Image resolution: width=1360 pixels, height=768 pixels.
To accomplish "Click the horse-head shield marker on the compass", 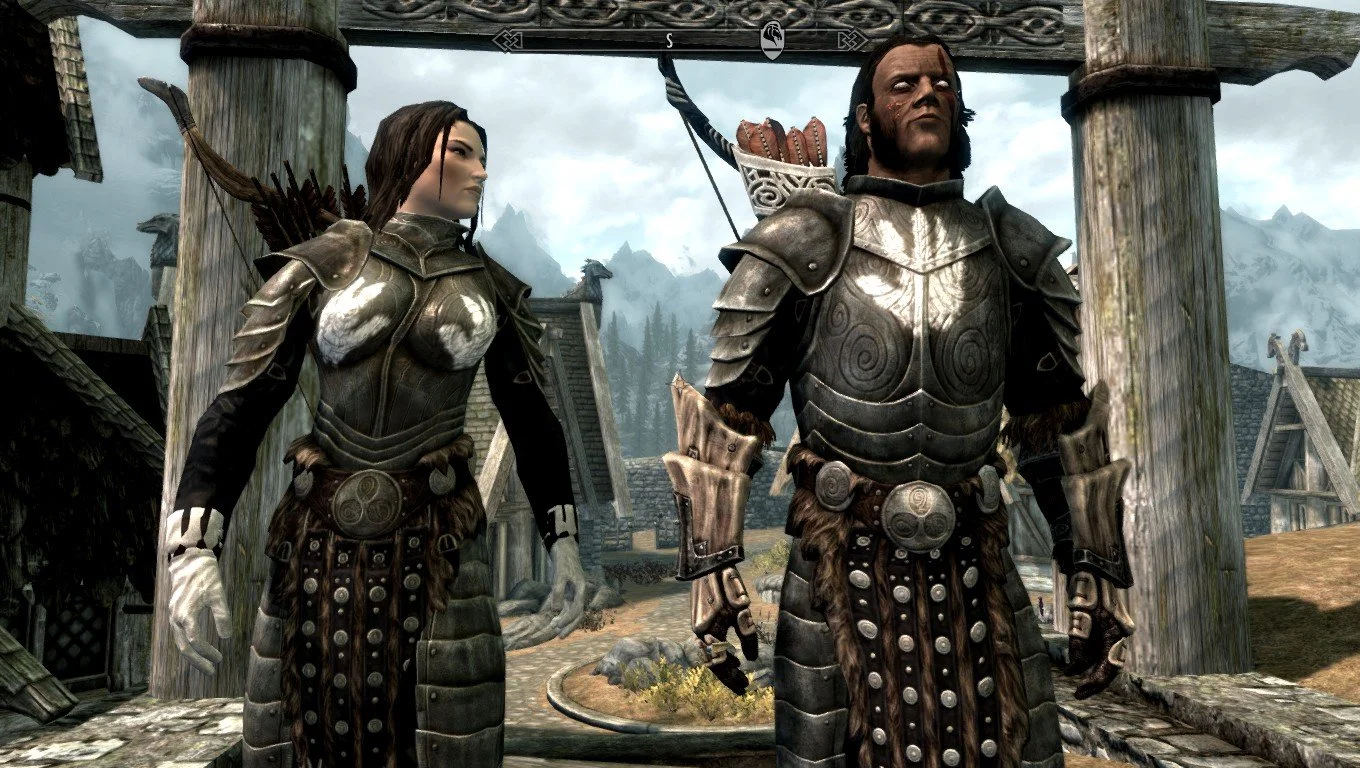I will [772, 40].
